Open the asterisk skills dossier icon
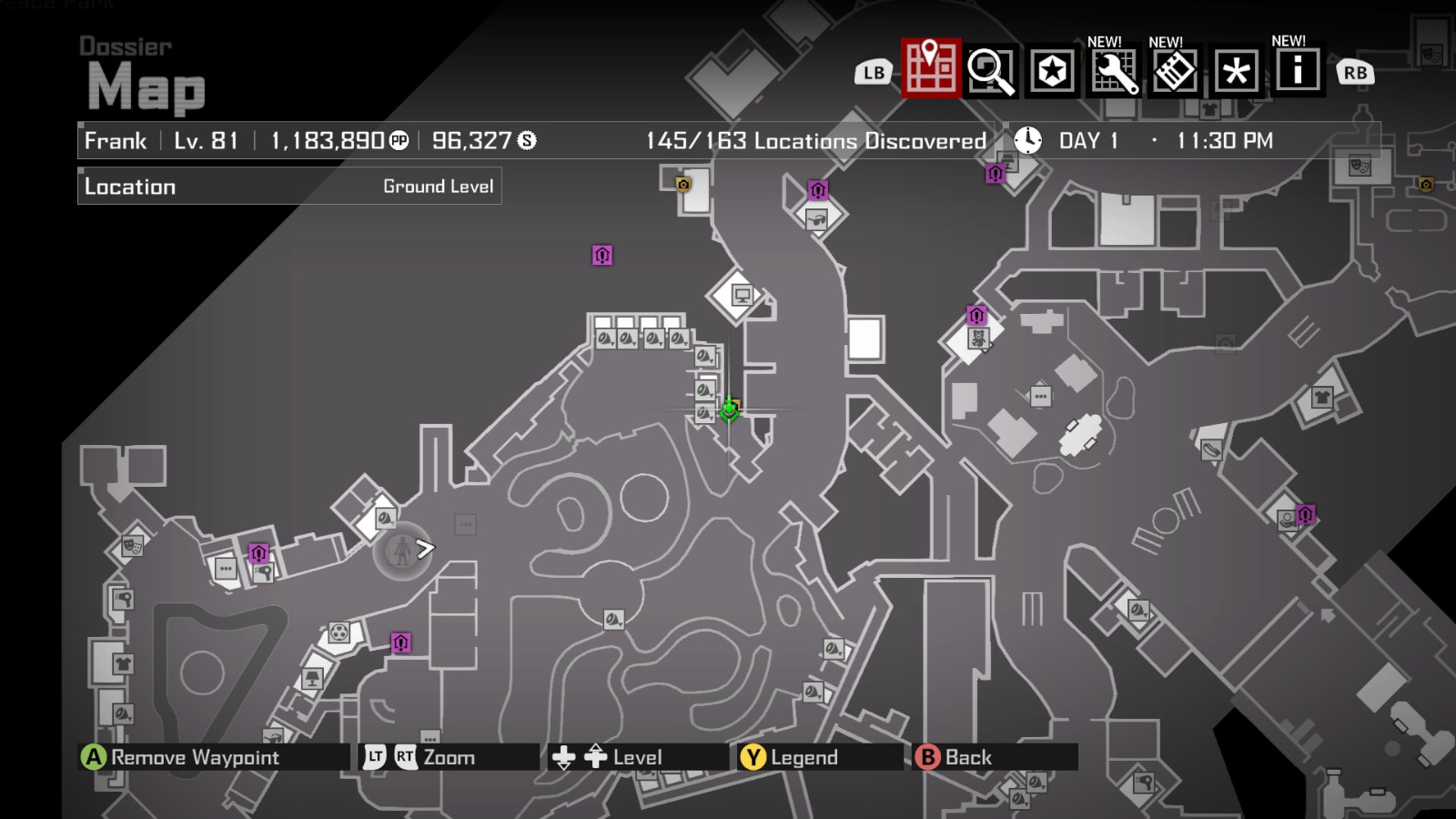Screen dimensions: 1456x819 pyautogui.click(x=1238, y=70)
